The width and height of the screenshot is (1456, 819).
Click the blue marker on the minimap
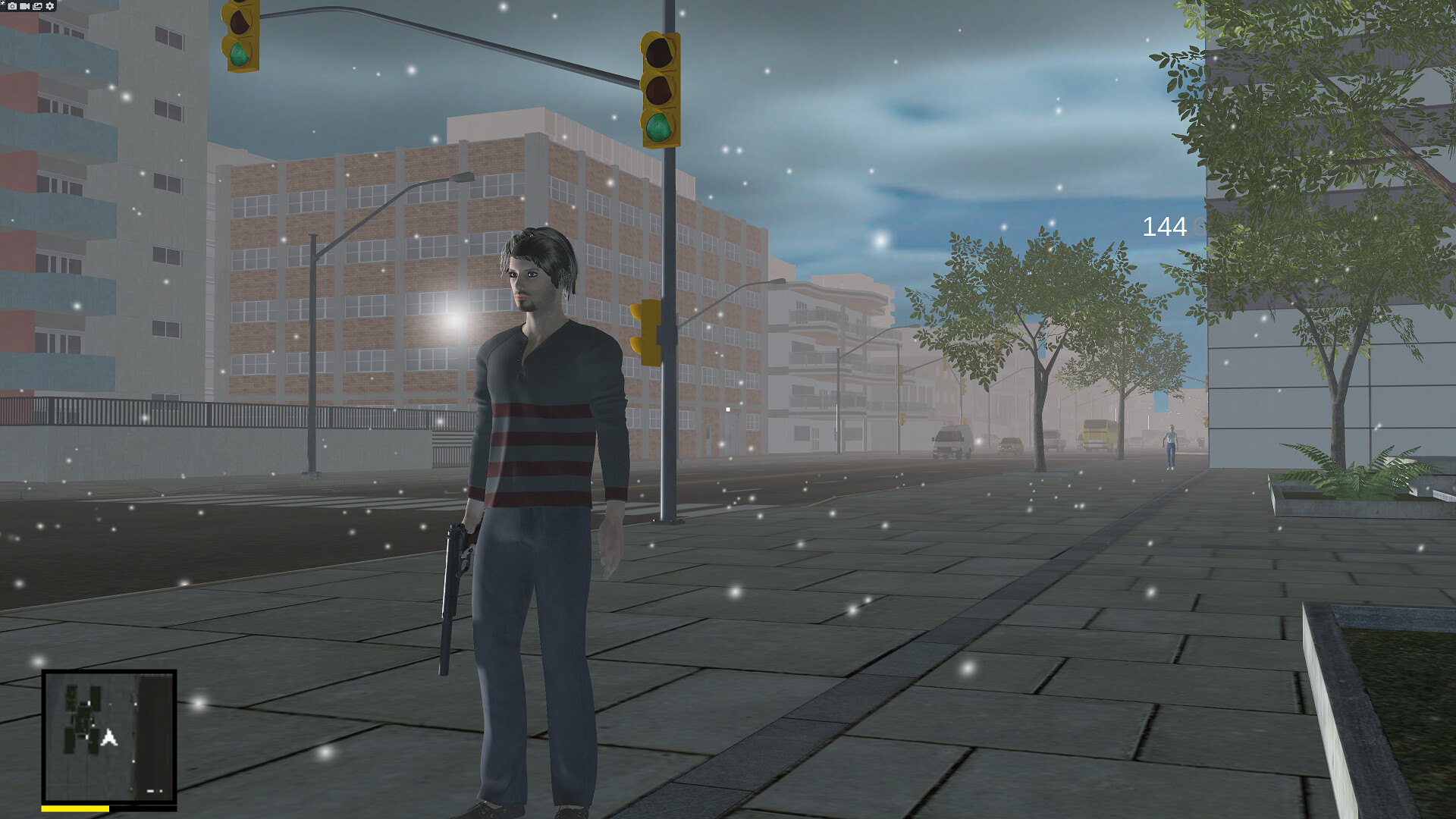tap(110, 704)
